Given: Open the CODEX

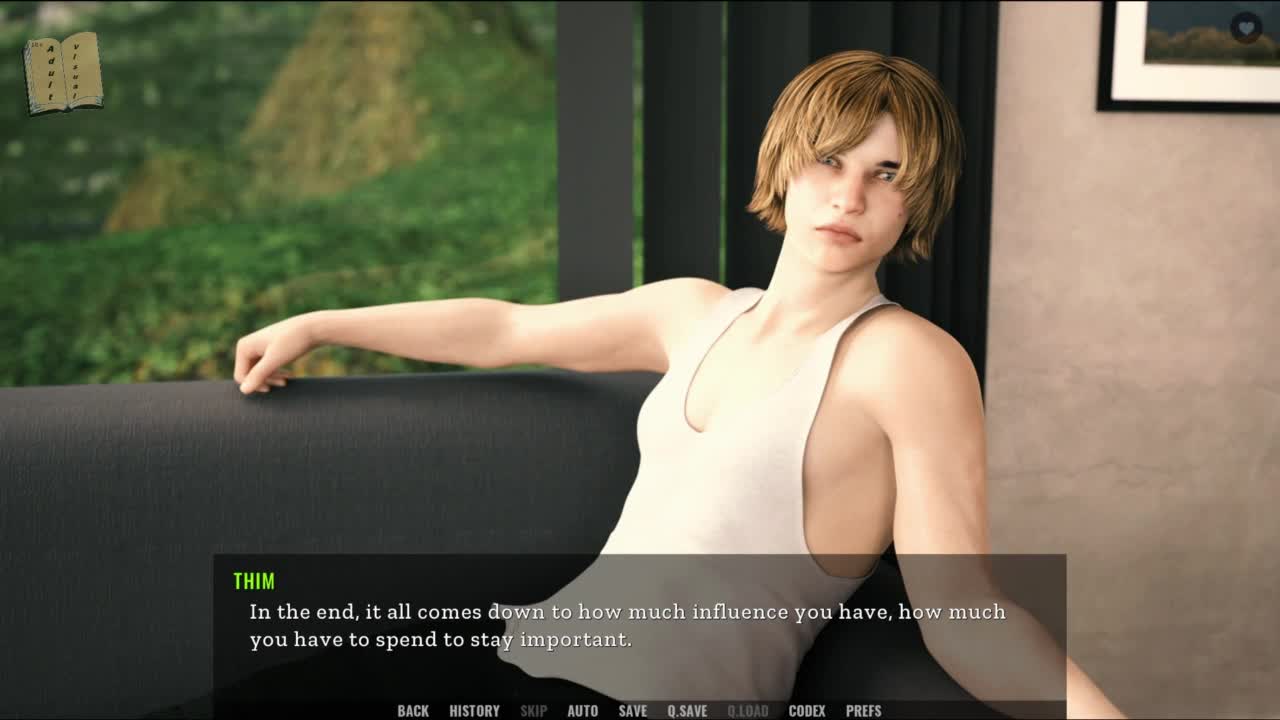Looking at the screenshot, I should [x=806, y=711].
